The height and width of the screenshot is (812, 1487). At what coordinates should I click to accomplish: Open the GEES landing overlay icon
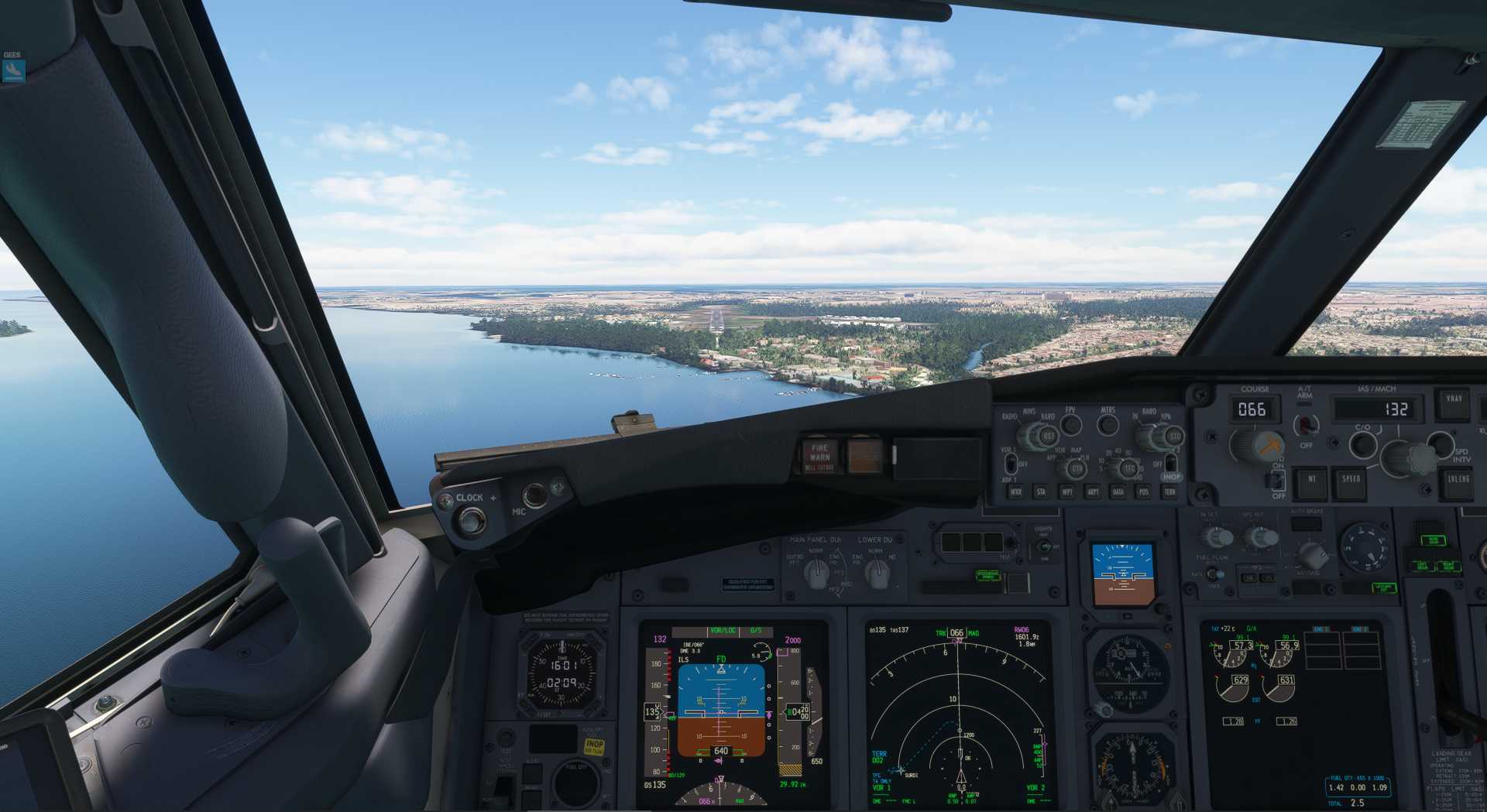[13, 70]
